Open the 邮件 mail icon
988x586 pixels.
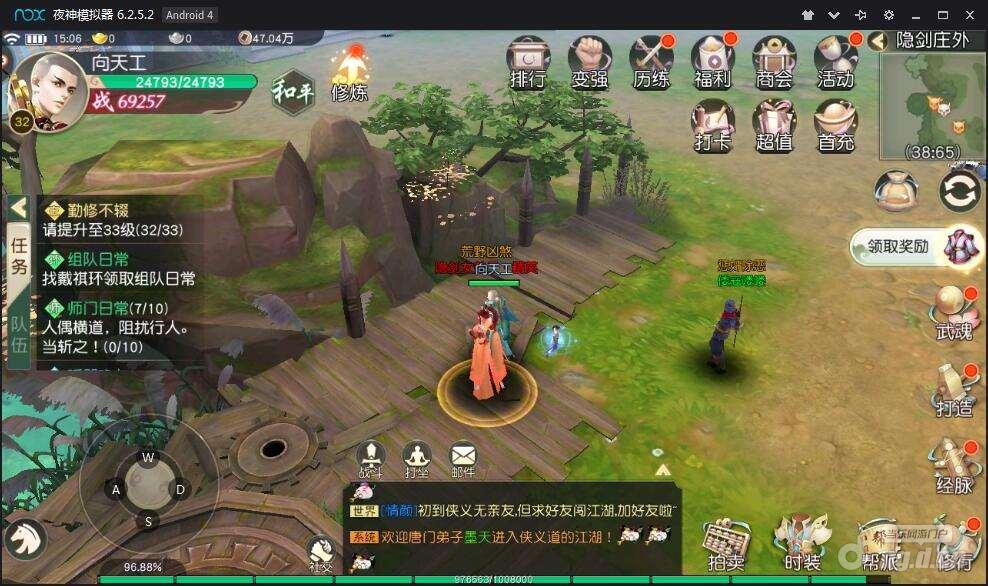point(462,459)
